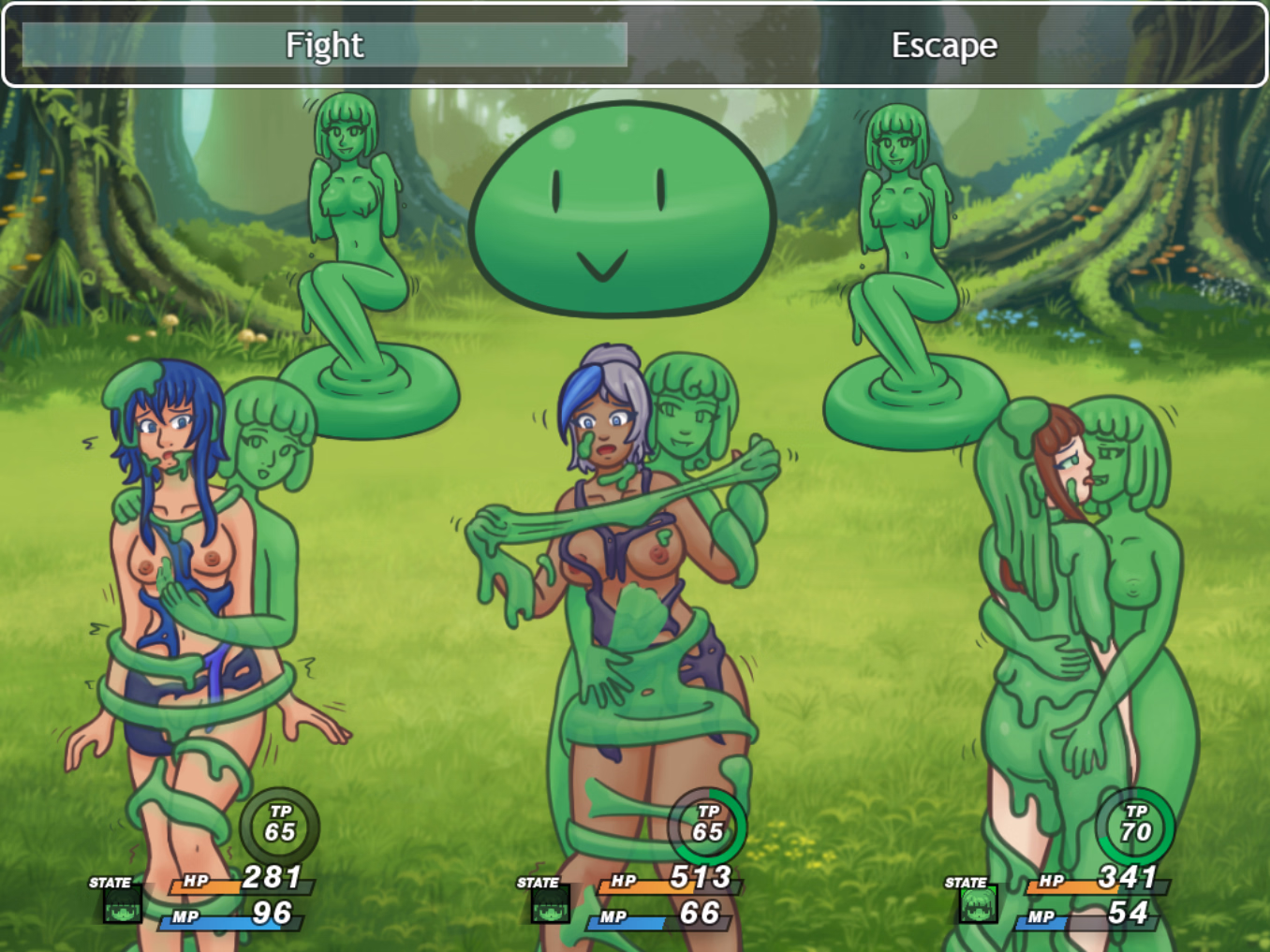
Task: Click the middle heroine's TP 65 gauge
Action: pos(708,824)
